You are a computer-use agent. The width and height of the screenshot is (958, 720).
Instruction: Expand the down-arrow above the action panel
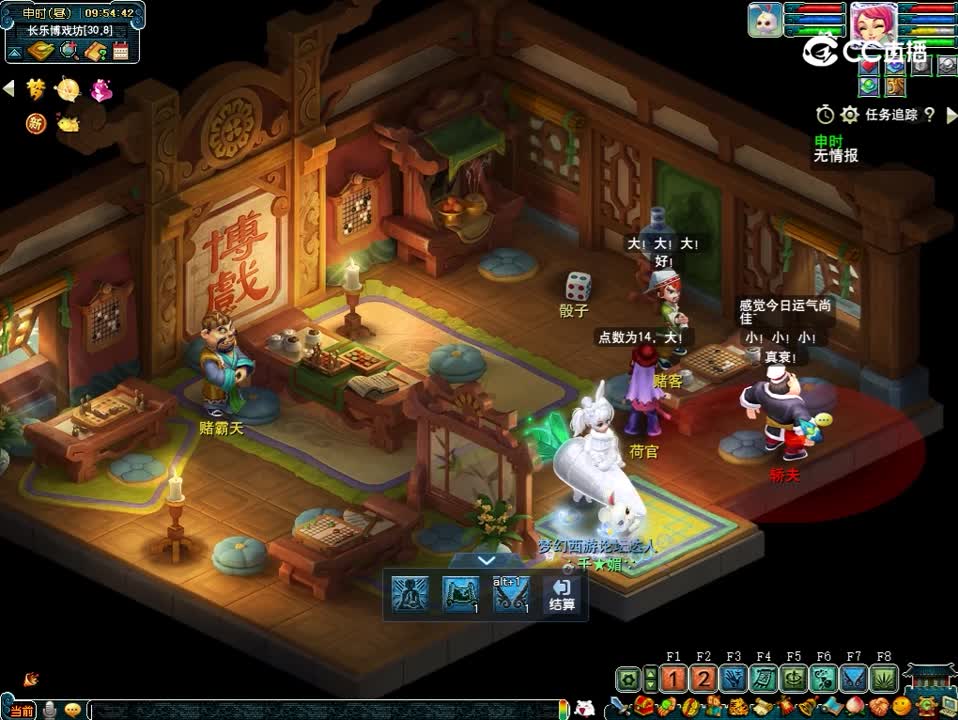[486, 561]
